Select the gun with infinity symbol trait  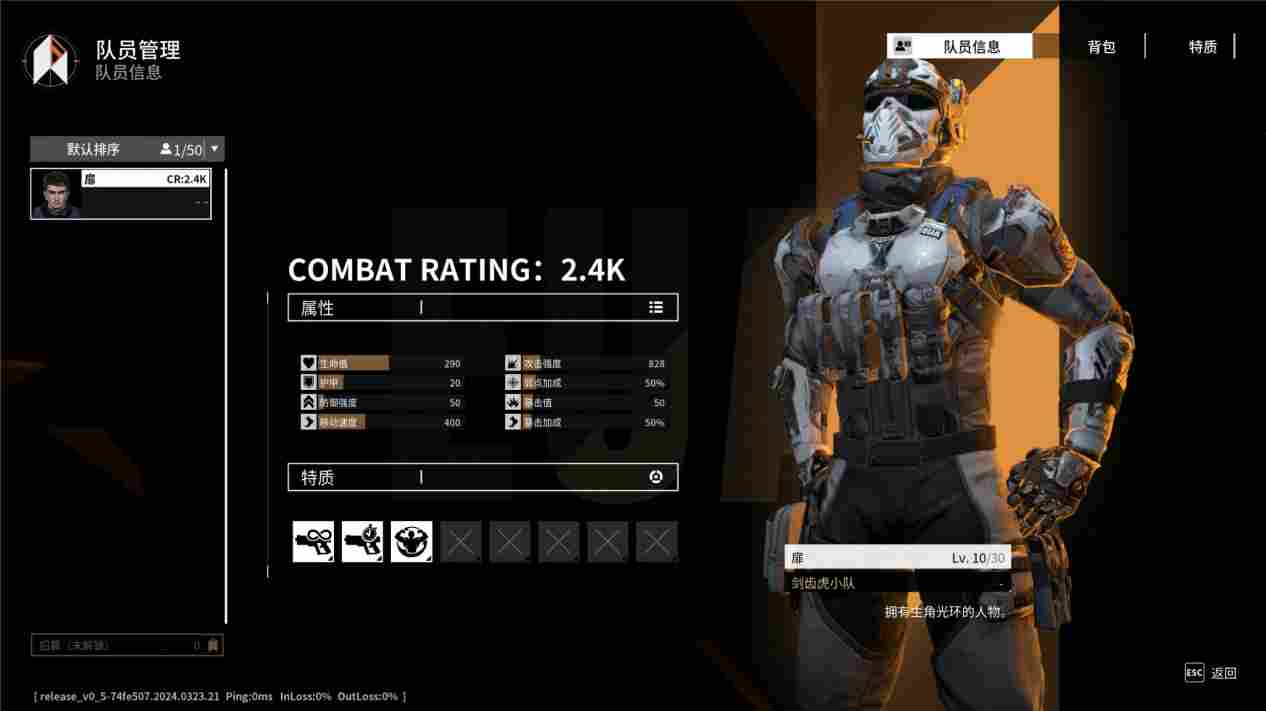313,542
